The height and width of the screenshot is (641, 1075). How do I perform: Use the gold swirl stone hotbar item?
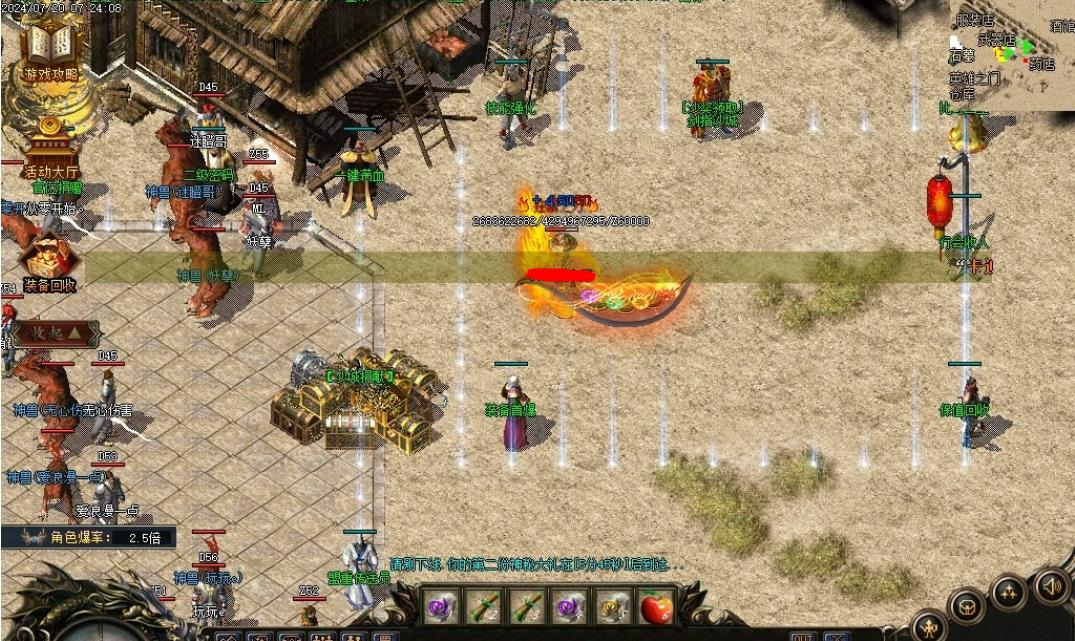(612, 606)
